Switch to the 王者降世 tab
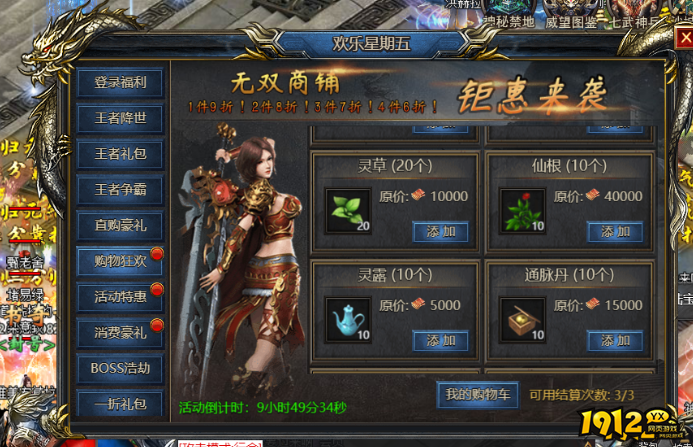Viewport: 693px width, 447px height. (120, 119)
